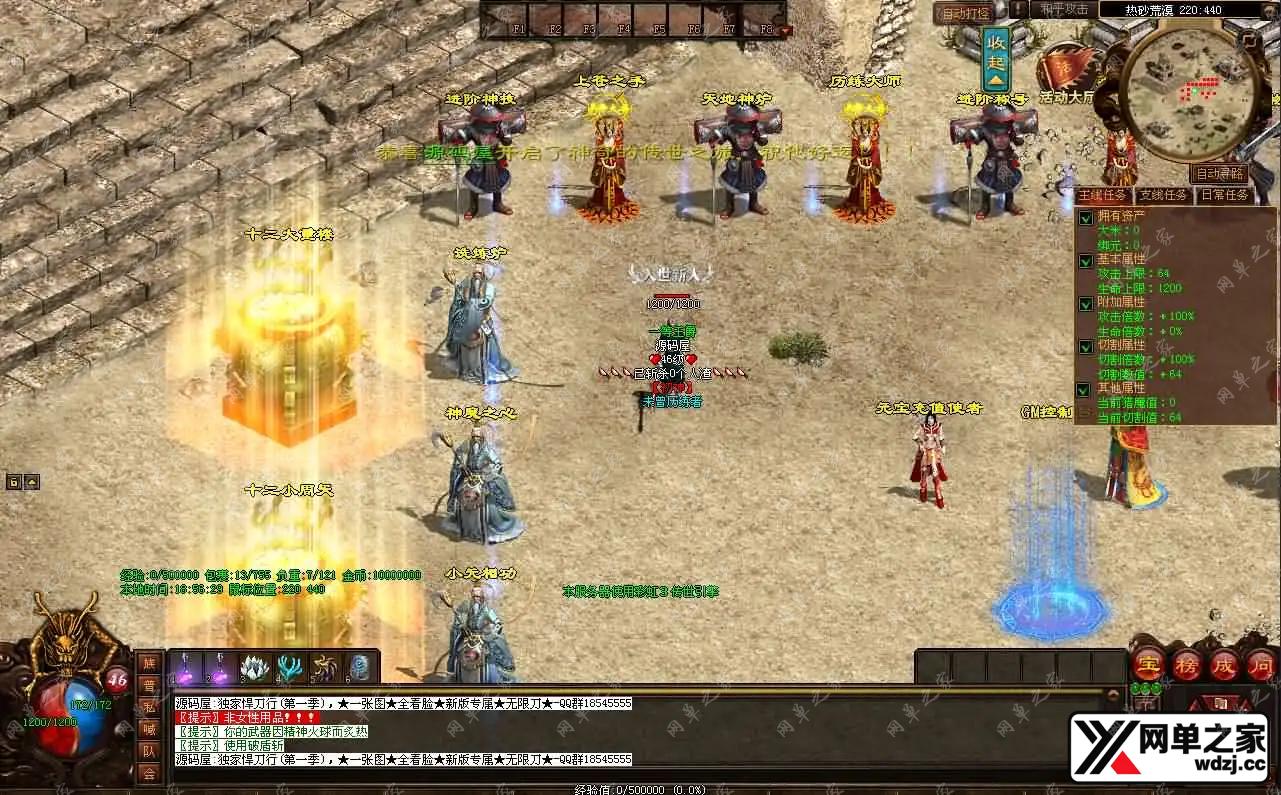
Task: Click the 问 help button
Action: click(x=1261, y=664)
